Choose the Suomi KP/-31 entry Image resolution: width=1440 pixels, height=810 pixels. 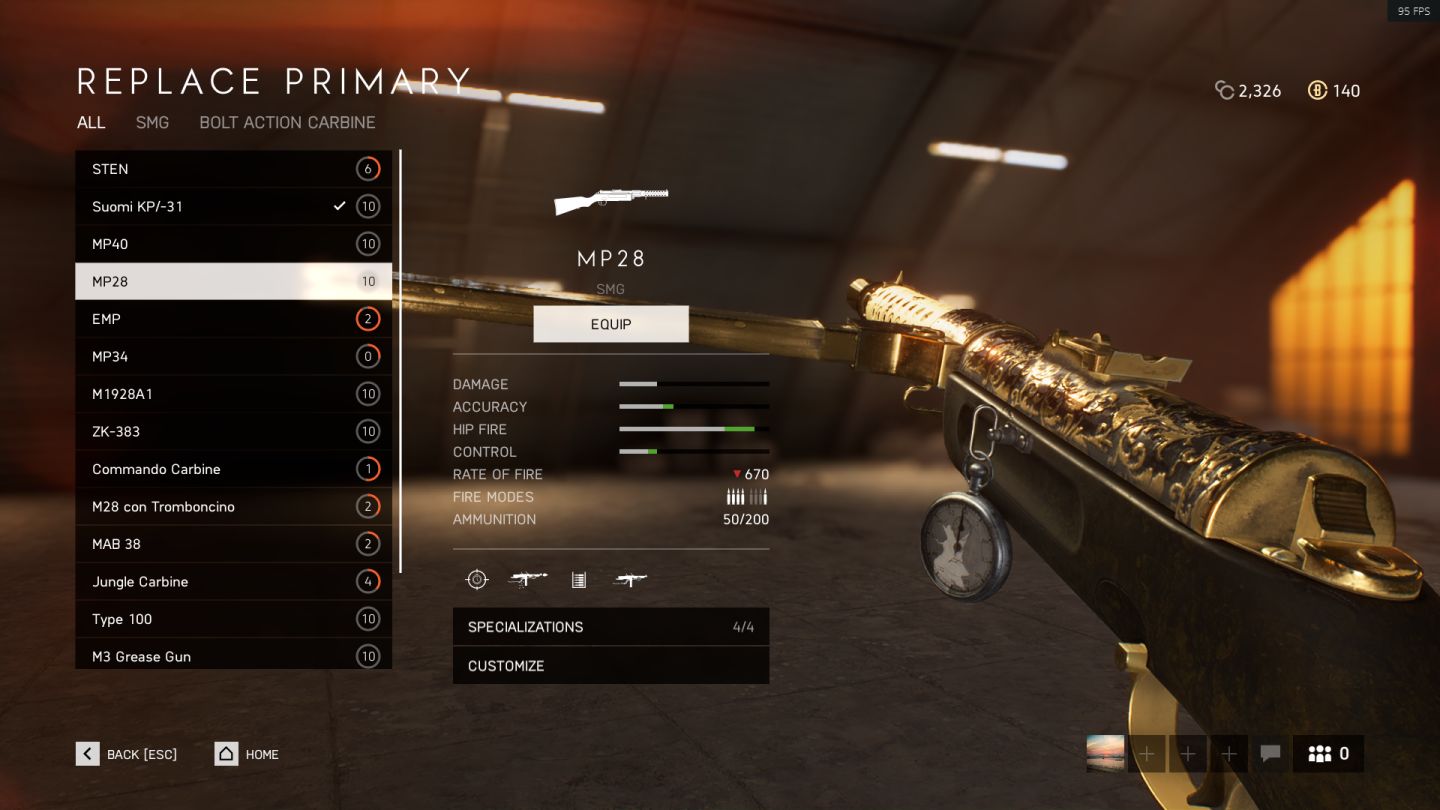pos(233,207)
